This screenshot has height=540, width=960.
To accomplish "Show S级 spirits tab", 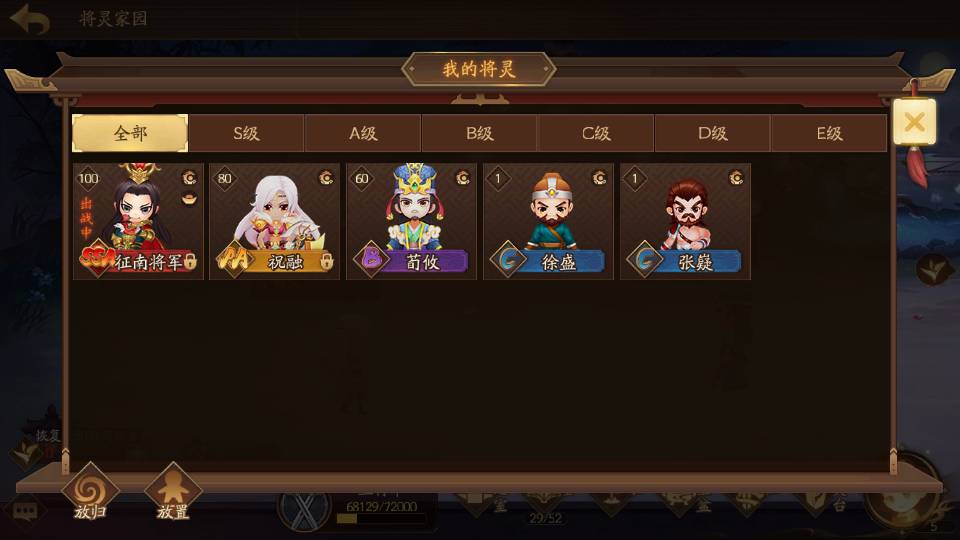I will click(x=246, y=133).
